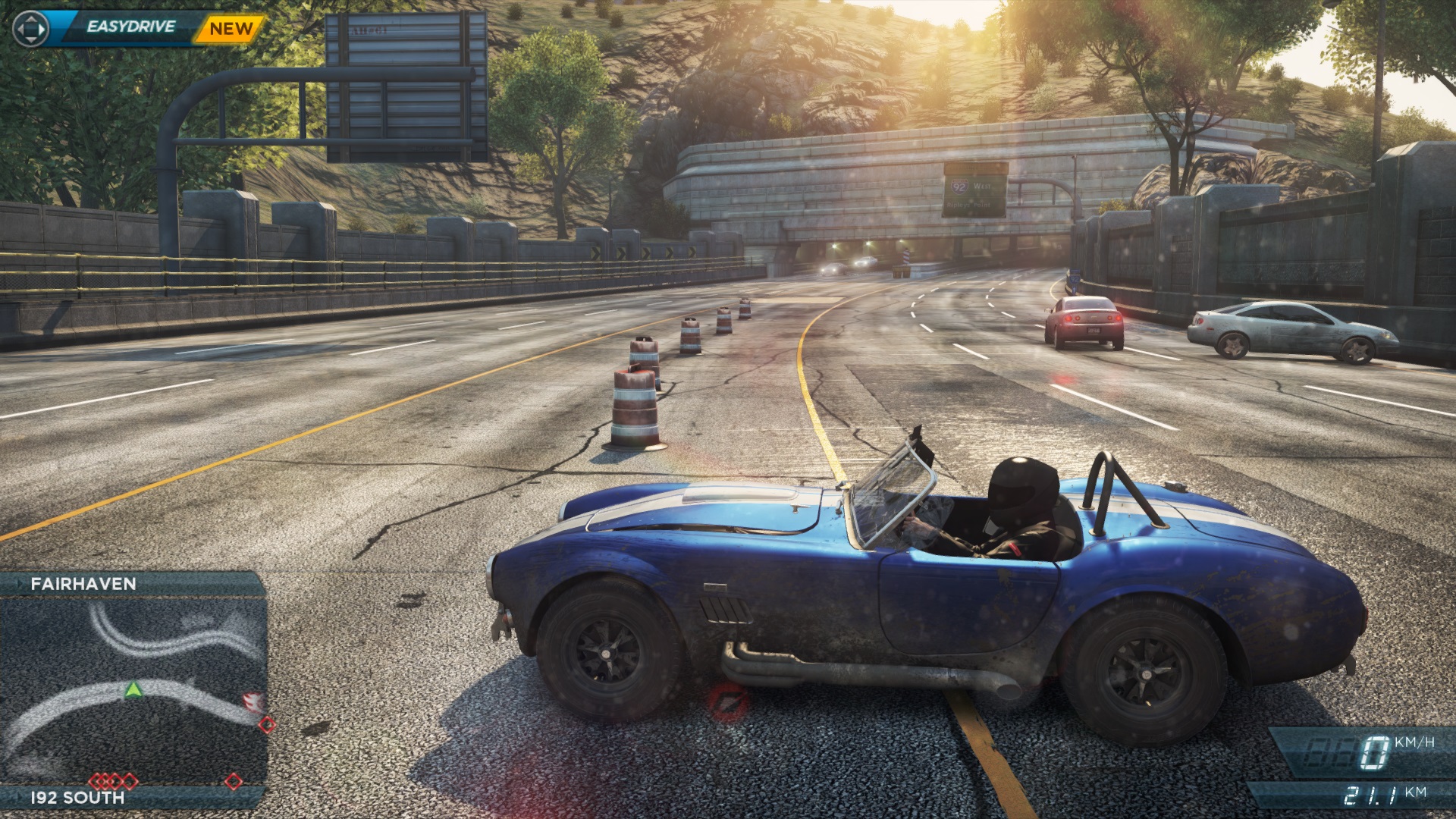Click the EasyDrive d-pad icon
Screen dimensions: 1456x819
[x=31, y=29]
